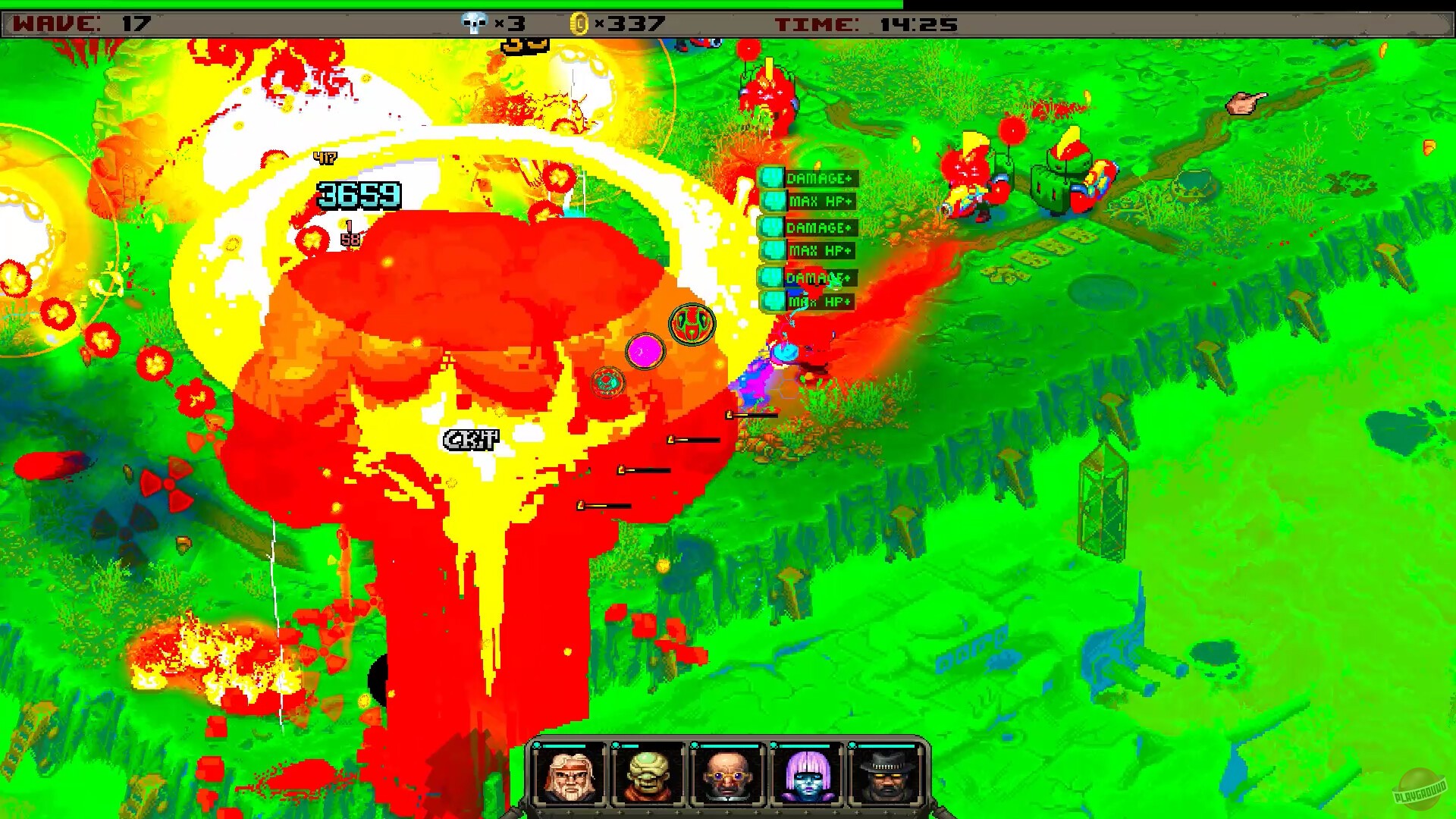Click the TIME display showing 14:25

pos(864,23)
